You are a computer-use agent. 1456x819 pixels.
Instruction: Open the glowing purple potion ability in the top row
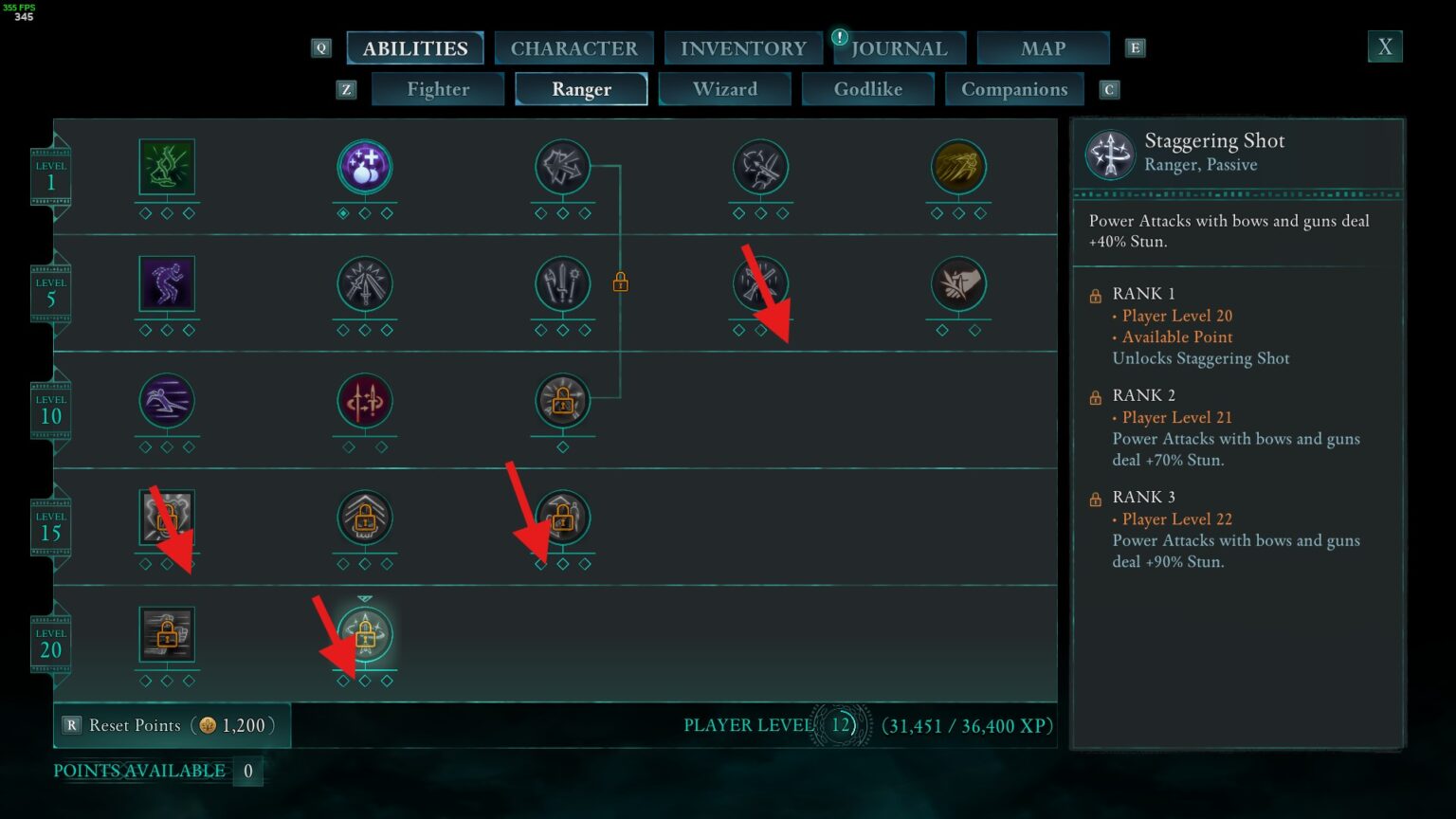coord(365,166)
